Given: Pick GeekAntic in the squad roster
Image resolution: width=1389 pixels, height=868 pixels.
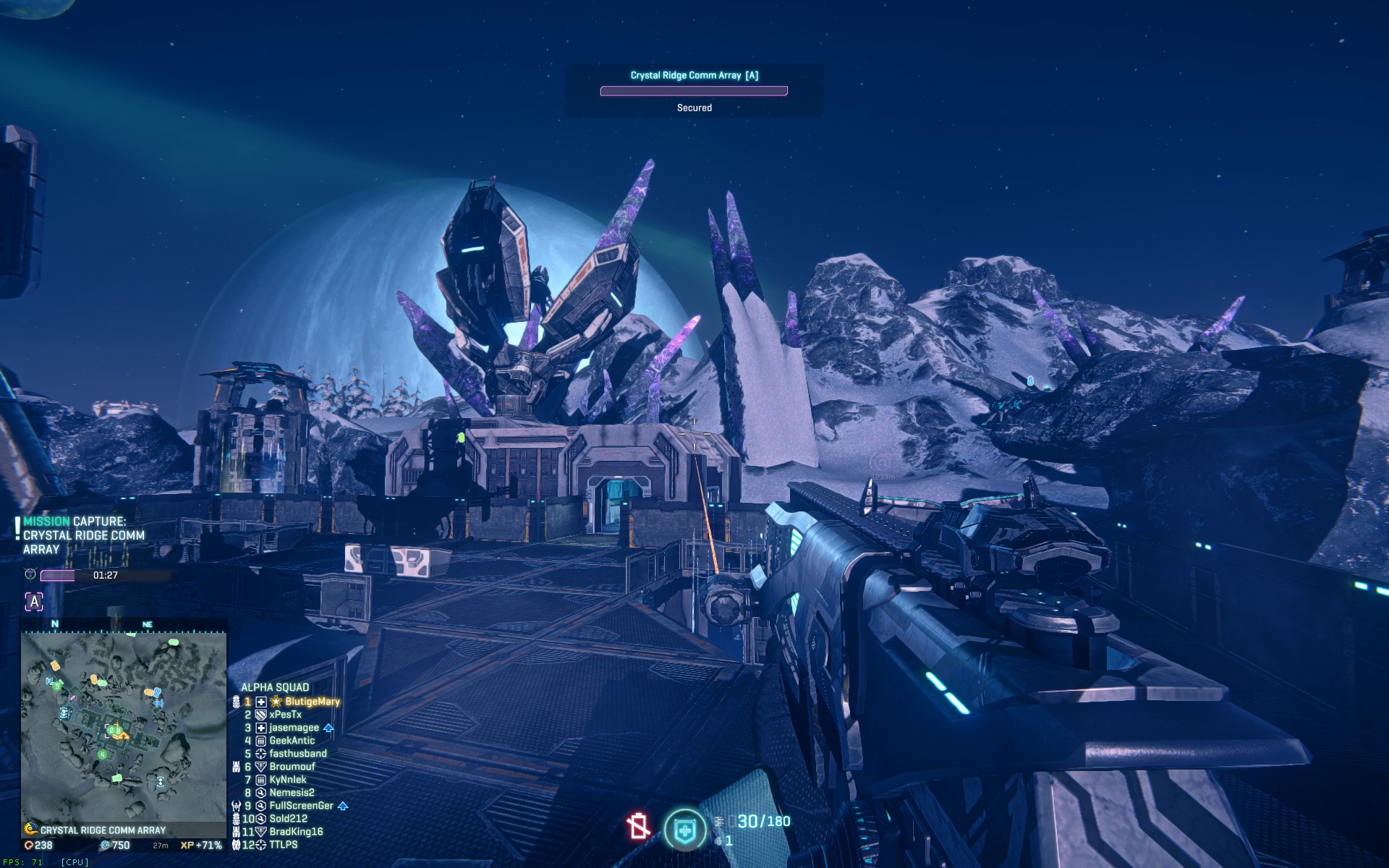Looking at the screenshot, I should click(292, 741).
